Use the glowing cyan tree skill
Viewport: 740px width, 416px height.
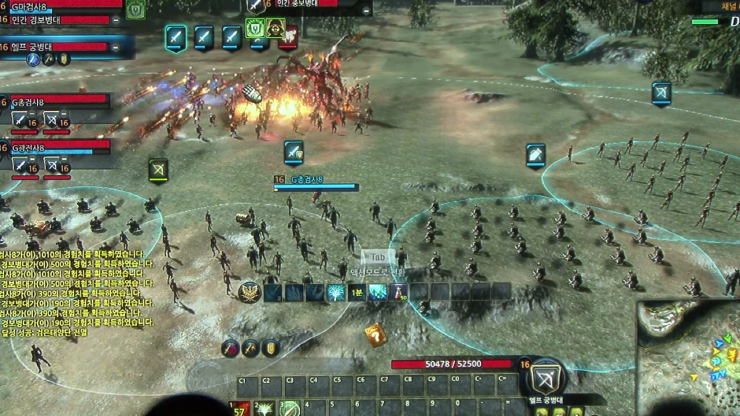point(336,292)
